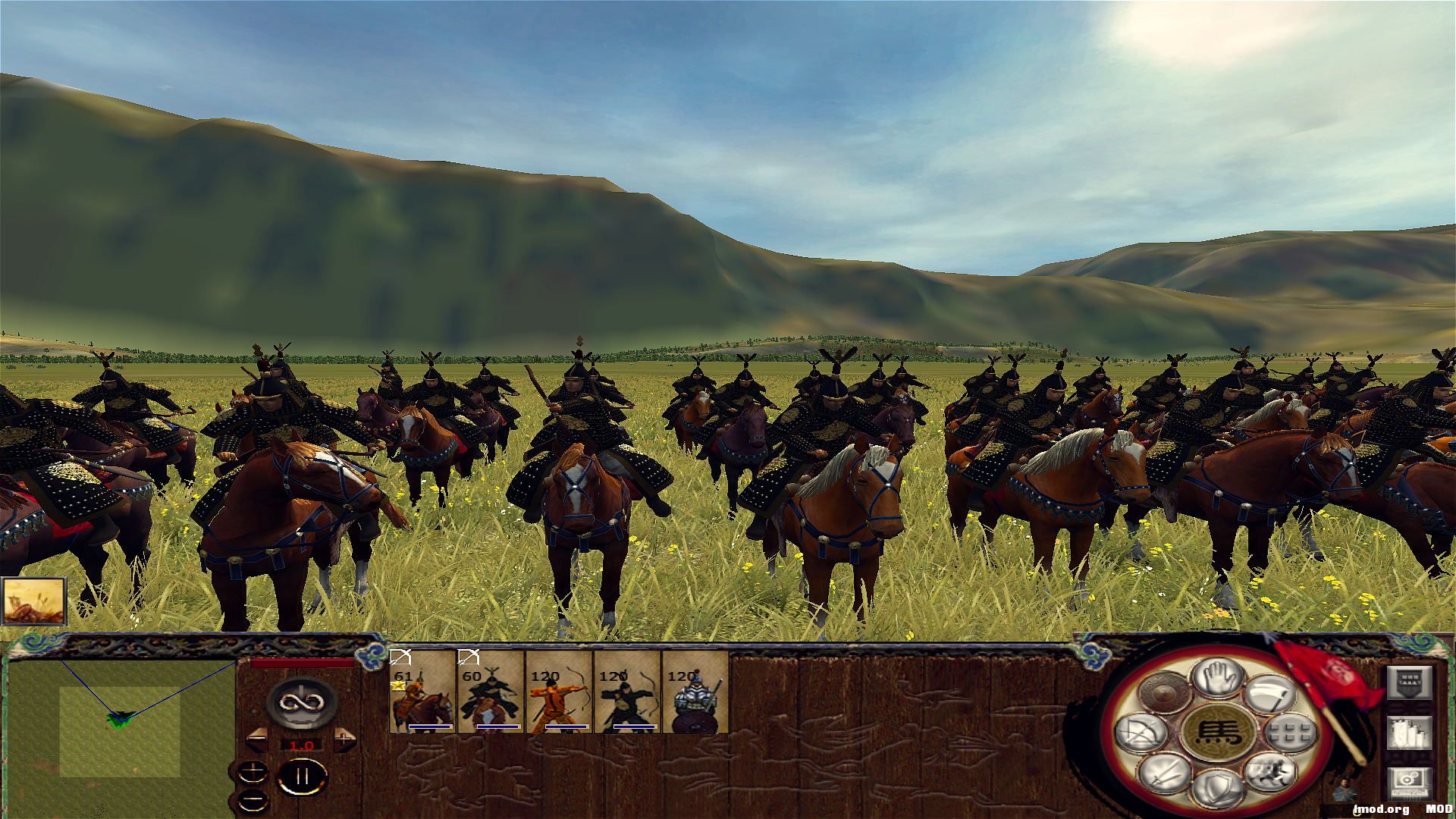
Task: Select the Halt command hand icon
Action: pyautogui.click(x=1216, y=679)
